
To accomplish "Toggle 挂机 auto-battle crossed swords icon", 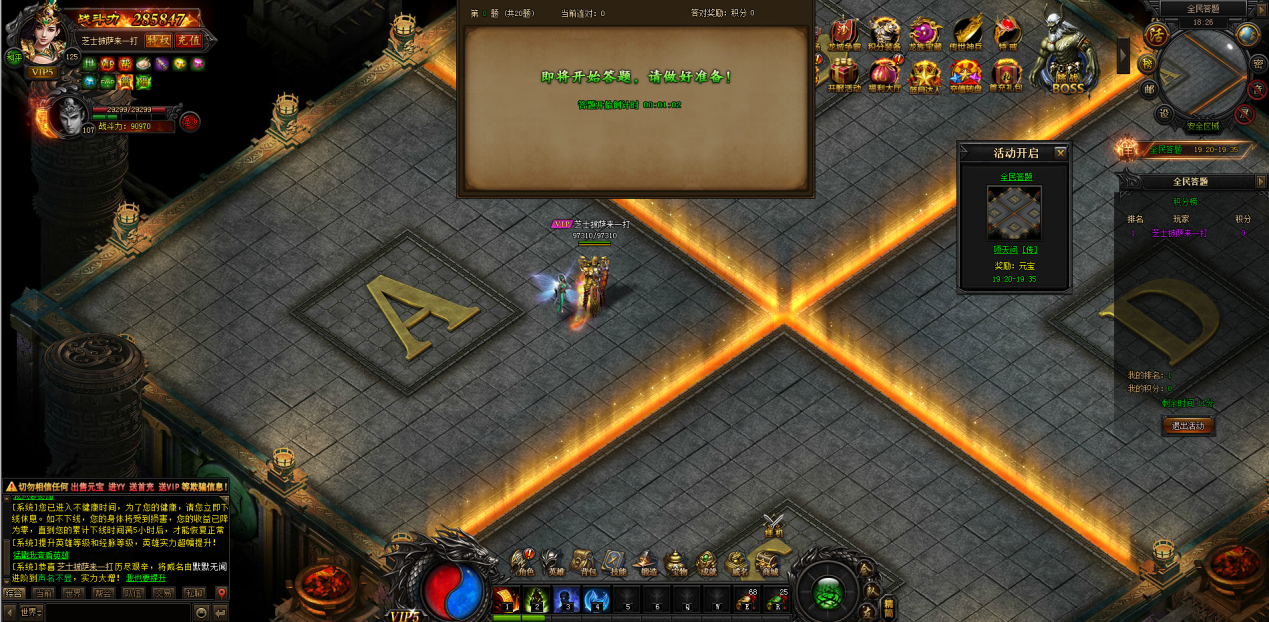I will (x=773, y=525).
